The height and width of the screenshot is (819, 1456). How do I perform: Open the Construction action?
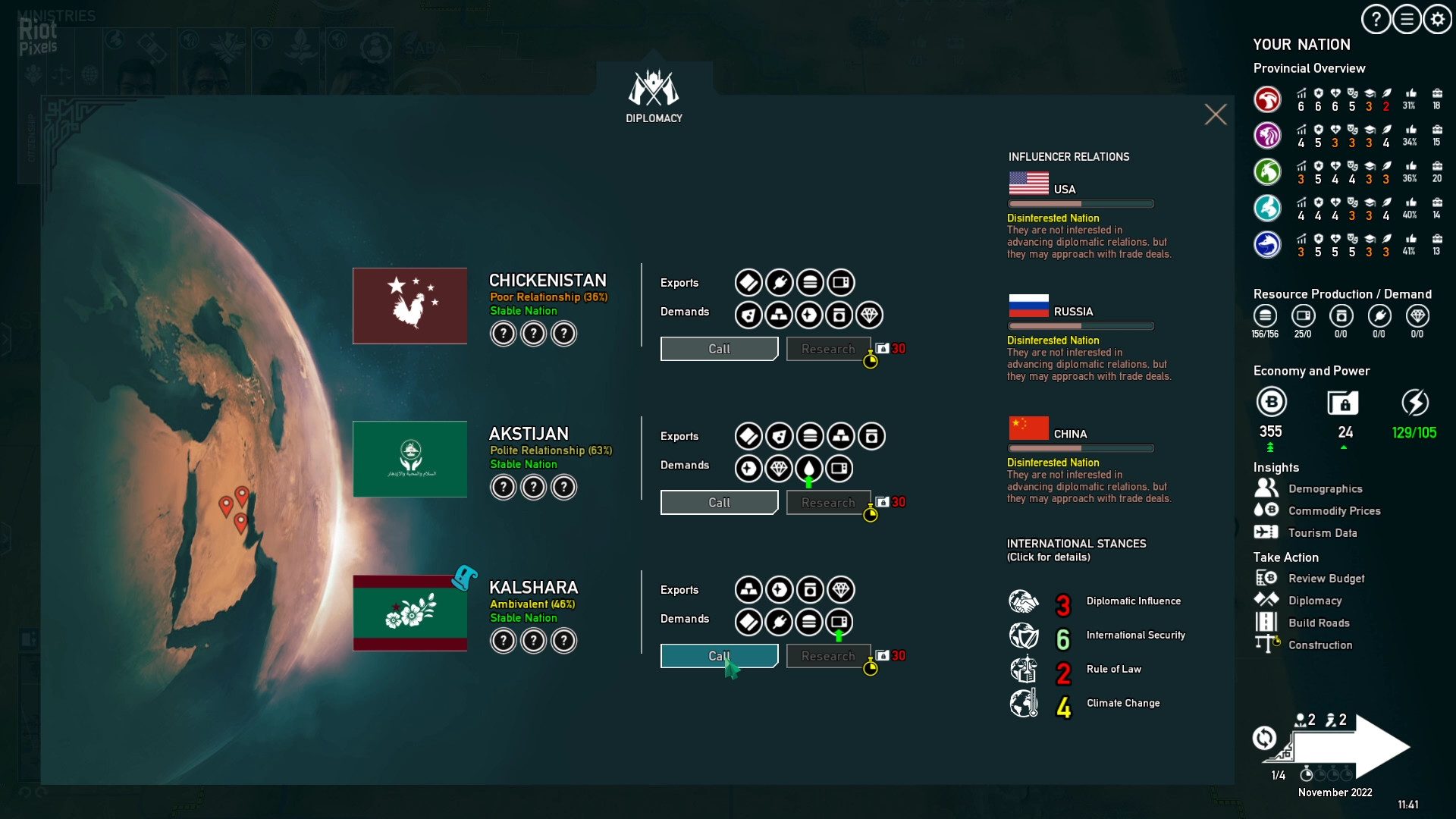point(1319,645)
